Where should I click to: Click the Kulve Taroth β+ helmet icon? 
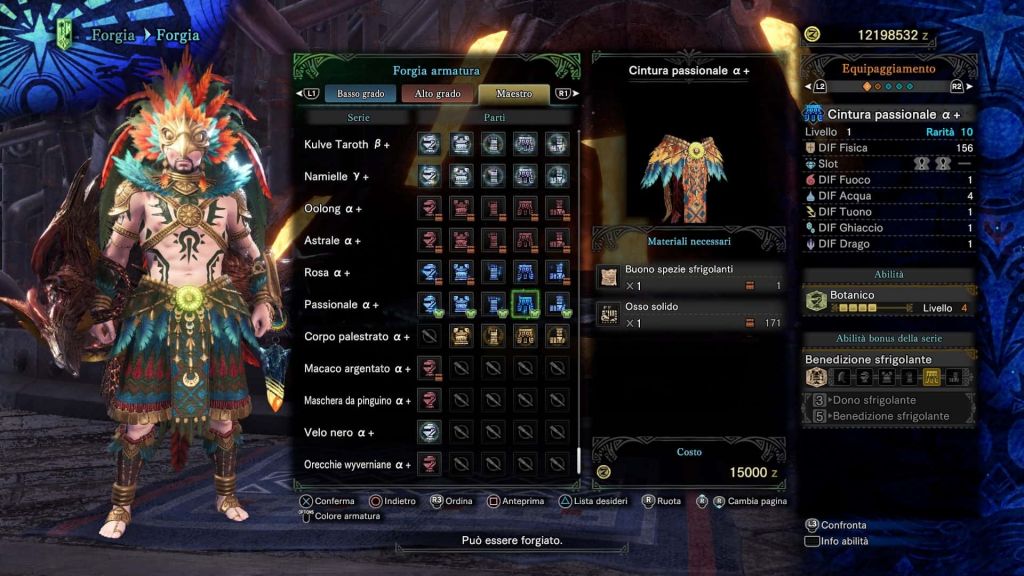point(429,144)
